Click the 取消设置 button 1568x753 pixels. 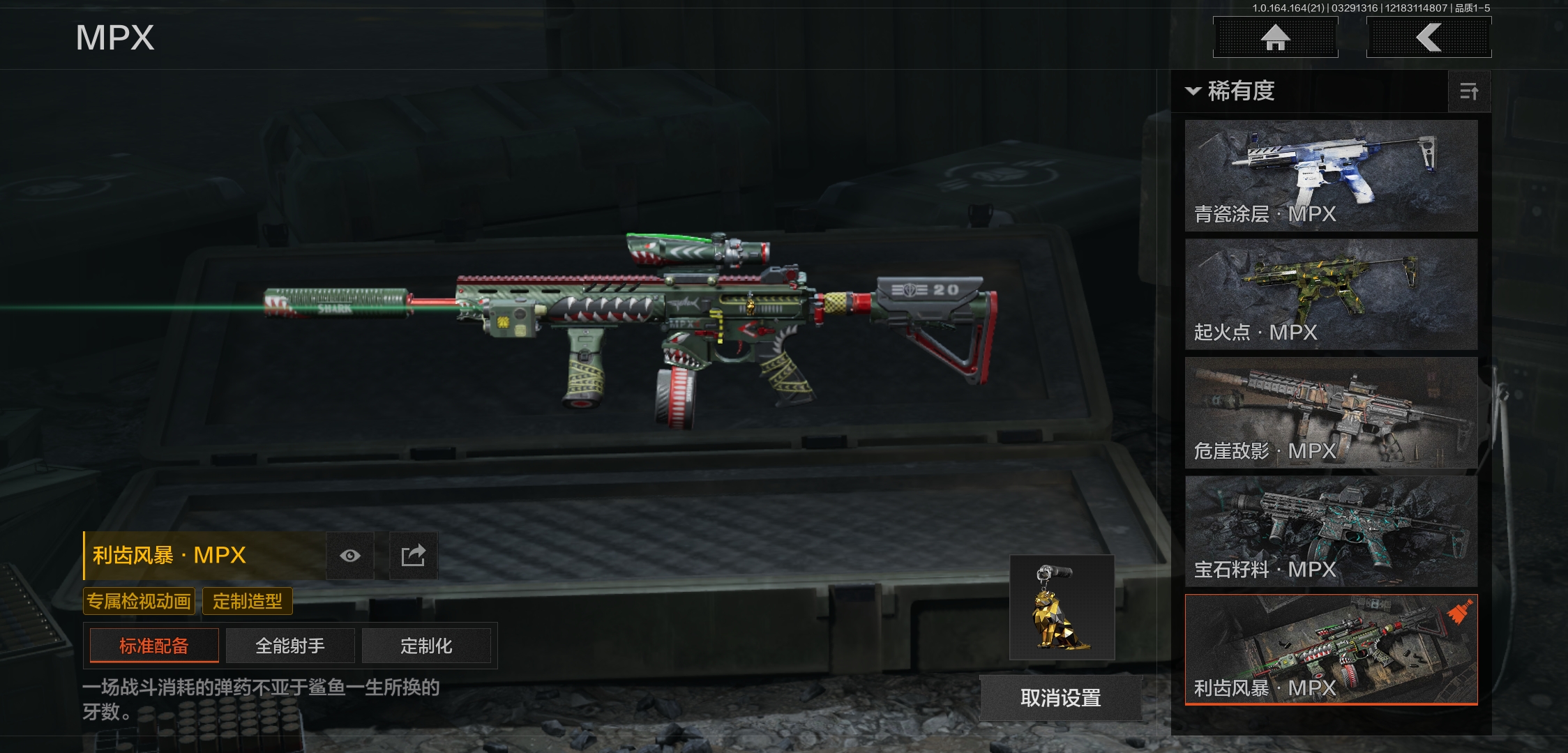pos(1061,698)
